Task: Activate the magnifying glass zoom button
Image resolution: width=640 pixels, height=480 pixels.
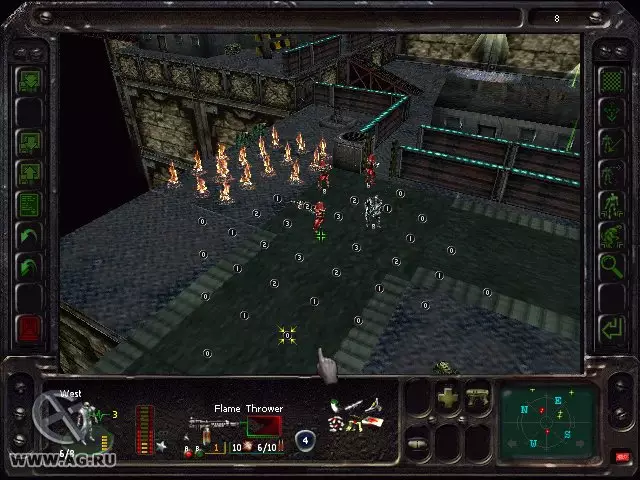Action: click(x=609, y=265)
